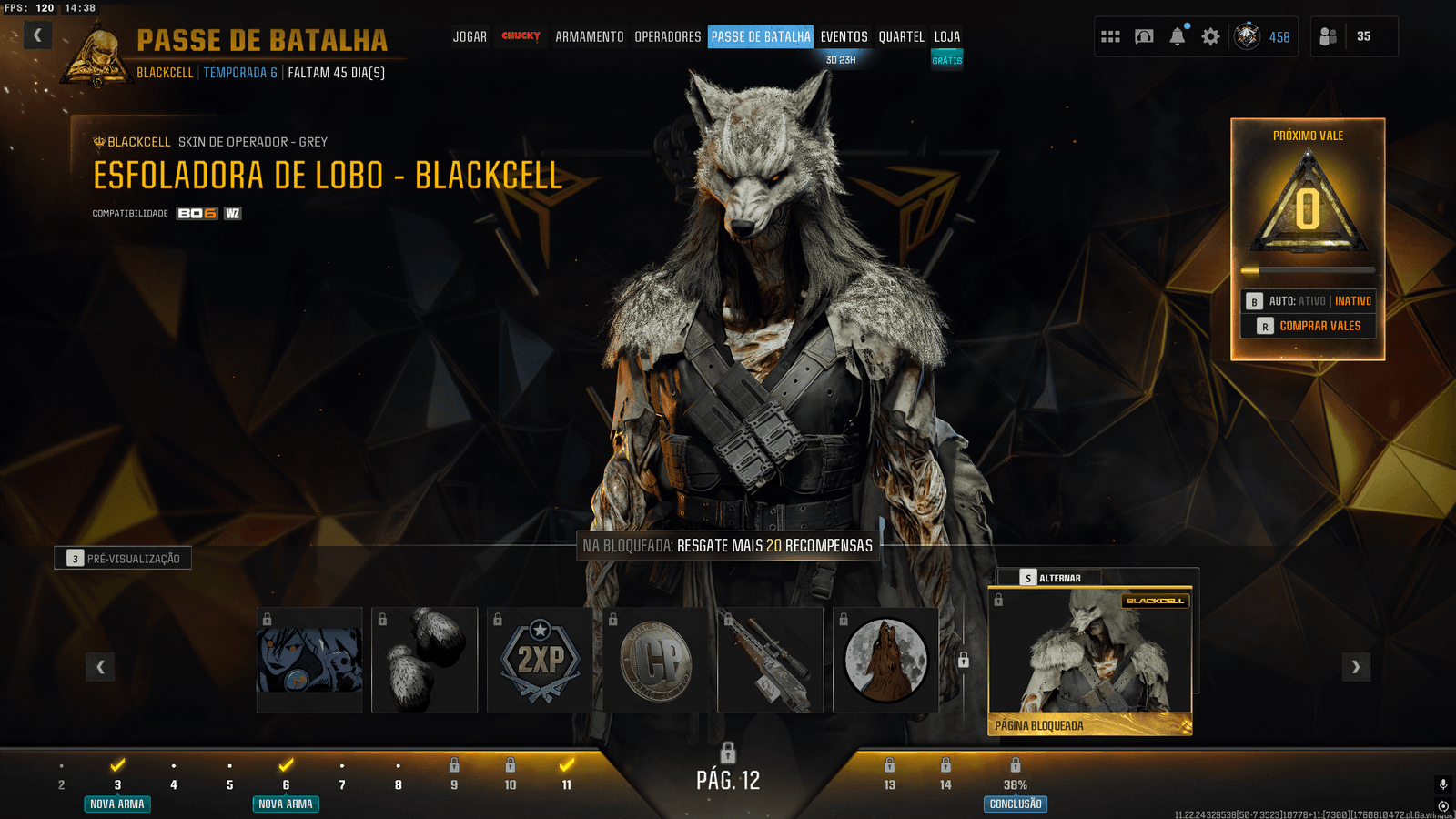Screen dimensions: 1456x819
Task: Open the QUARTEL tab
Action: tap(901, 37)
